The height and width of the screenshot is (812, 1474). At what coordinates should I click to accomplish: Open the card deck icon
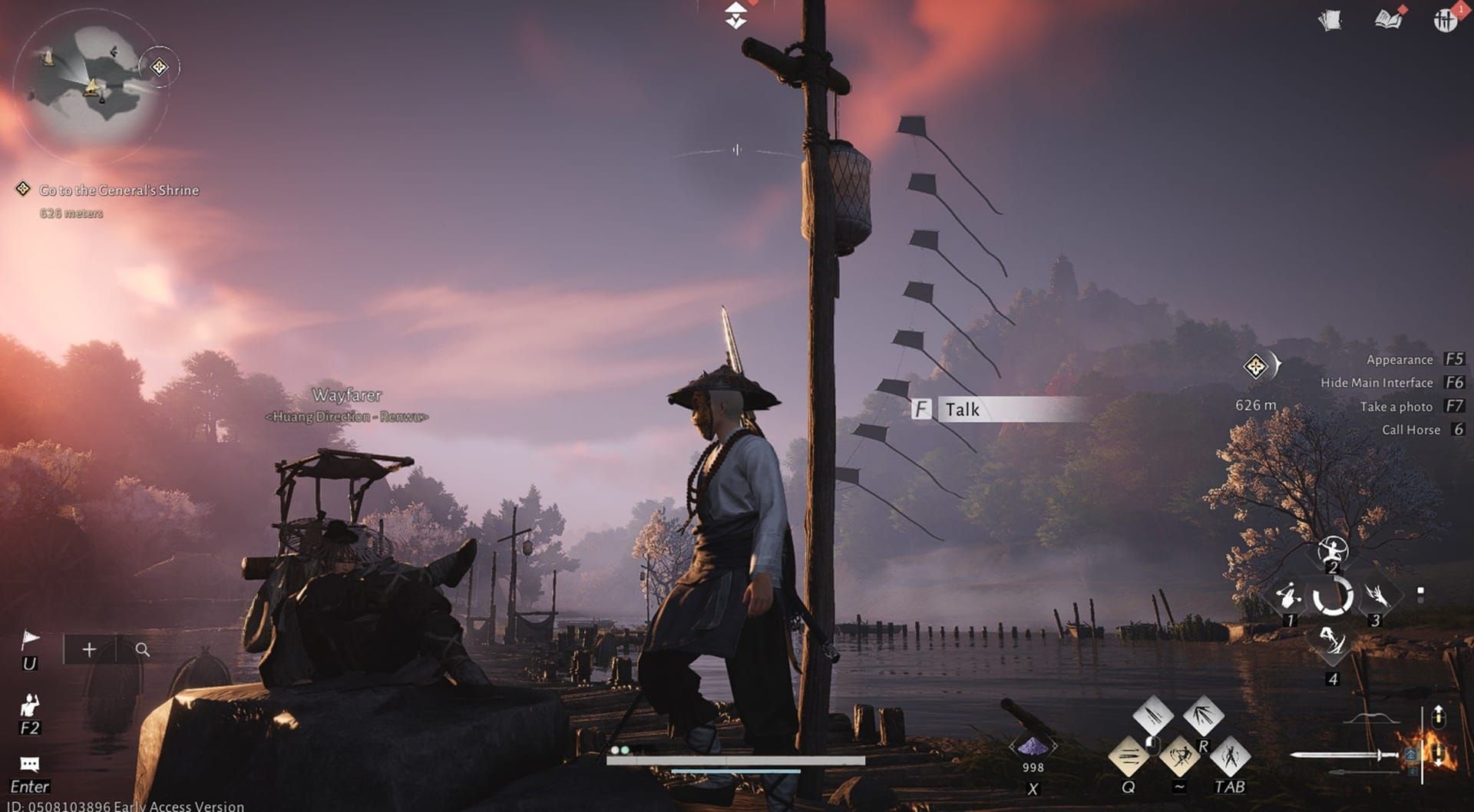(1330, 20)
